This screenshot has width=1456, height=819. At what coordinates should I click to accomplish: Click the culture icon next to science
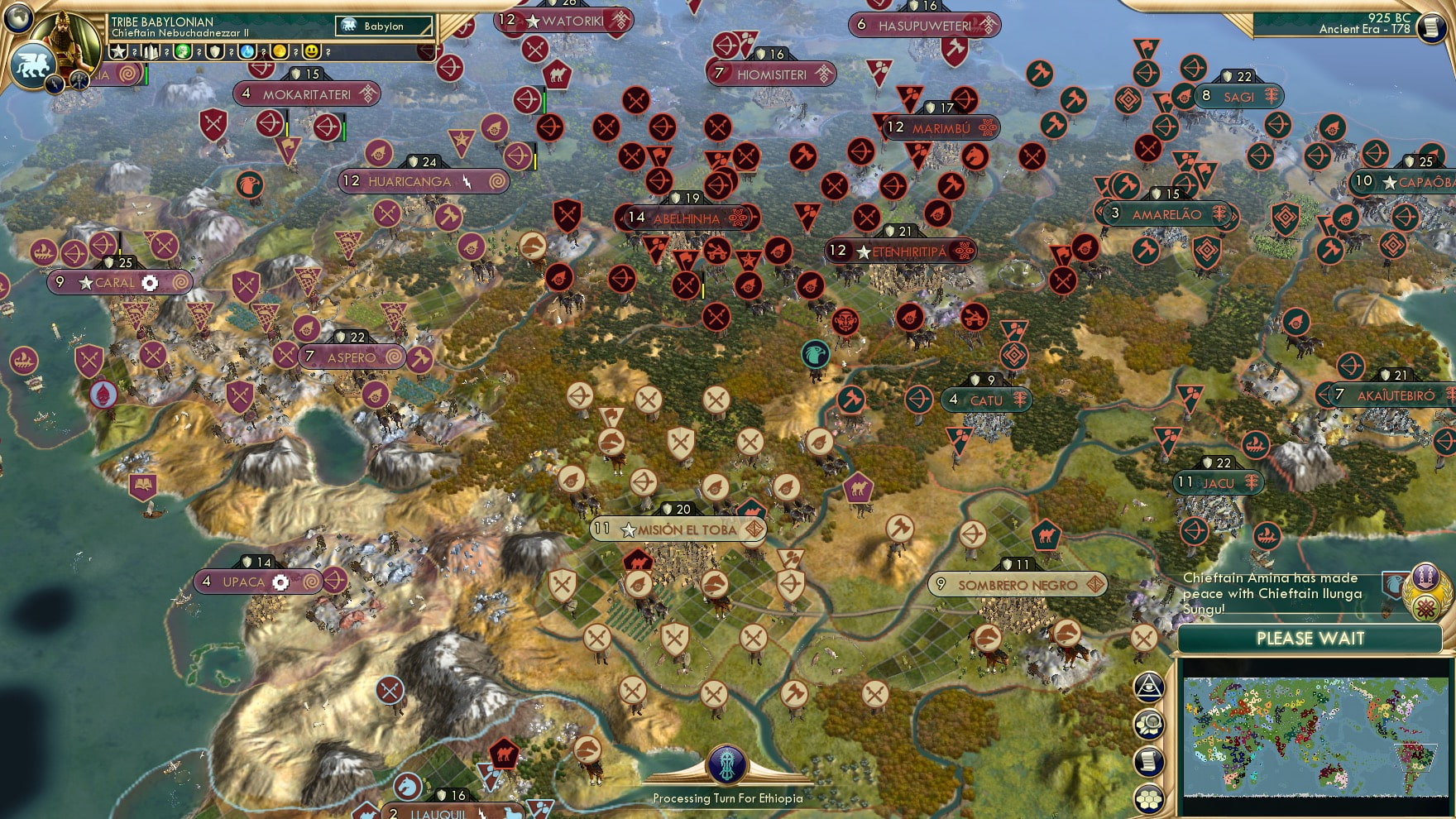click(x=184, y=53)
